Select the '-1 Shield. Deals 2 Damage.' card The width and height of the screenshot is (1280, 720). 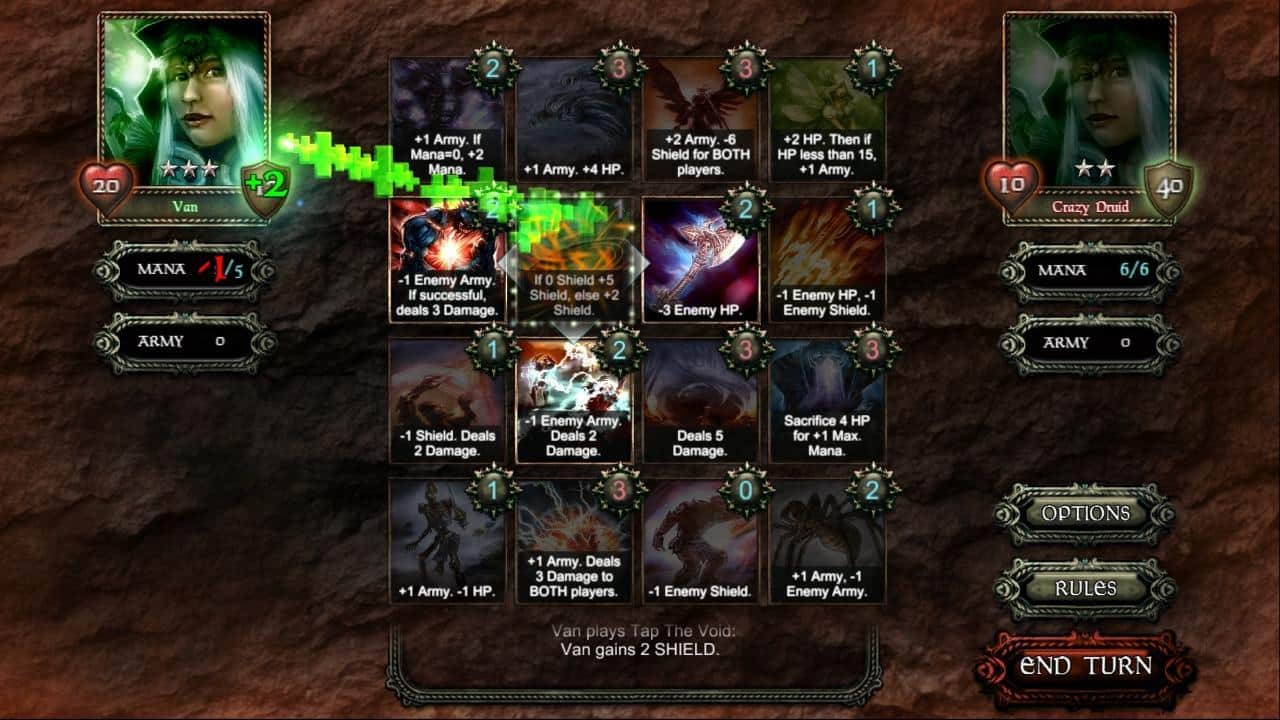pyautogui.click(x=446, y=400)
